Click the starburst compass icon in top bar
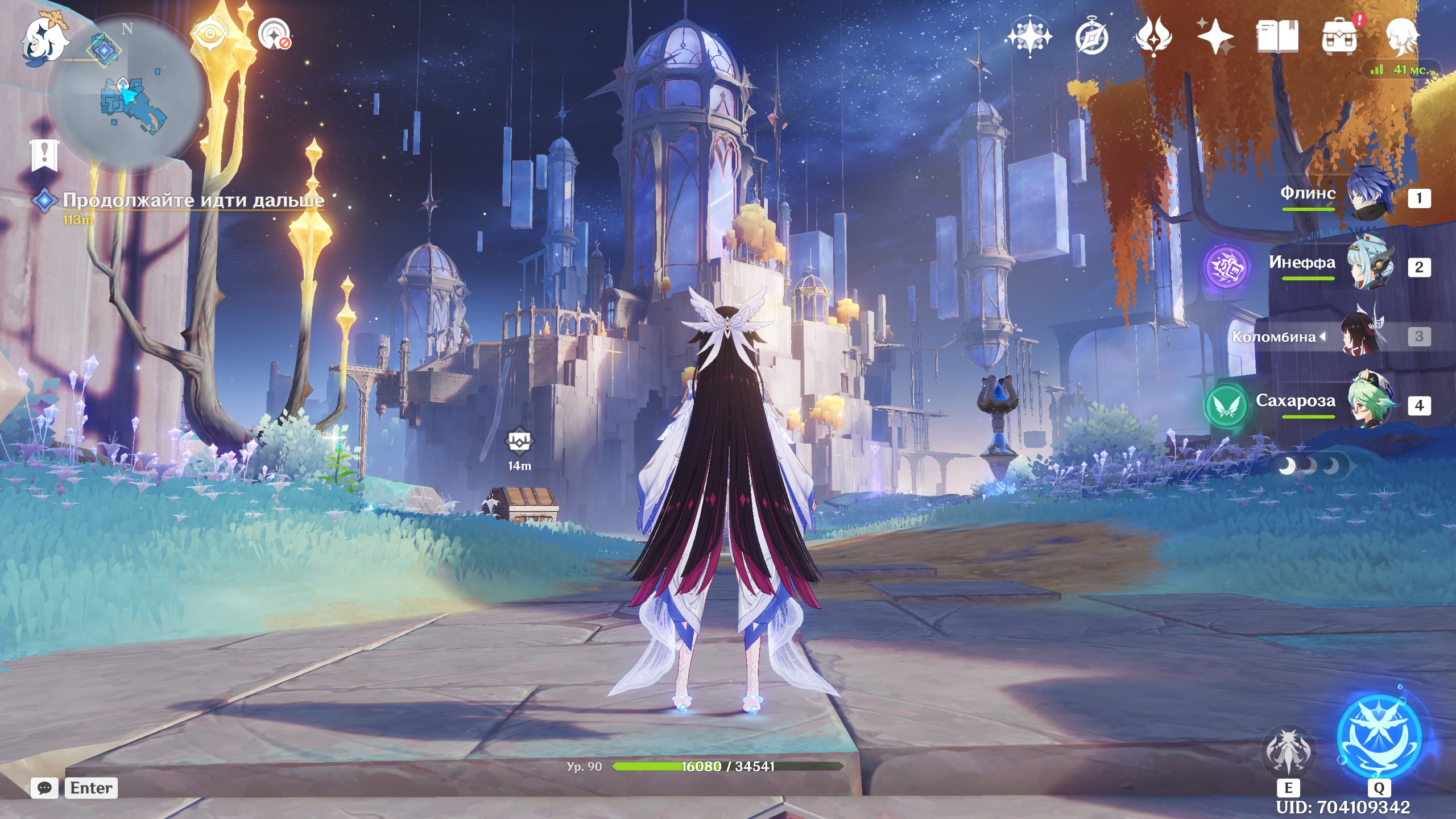1456x819 pixels. (1029, 38)
